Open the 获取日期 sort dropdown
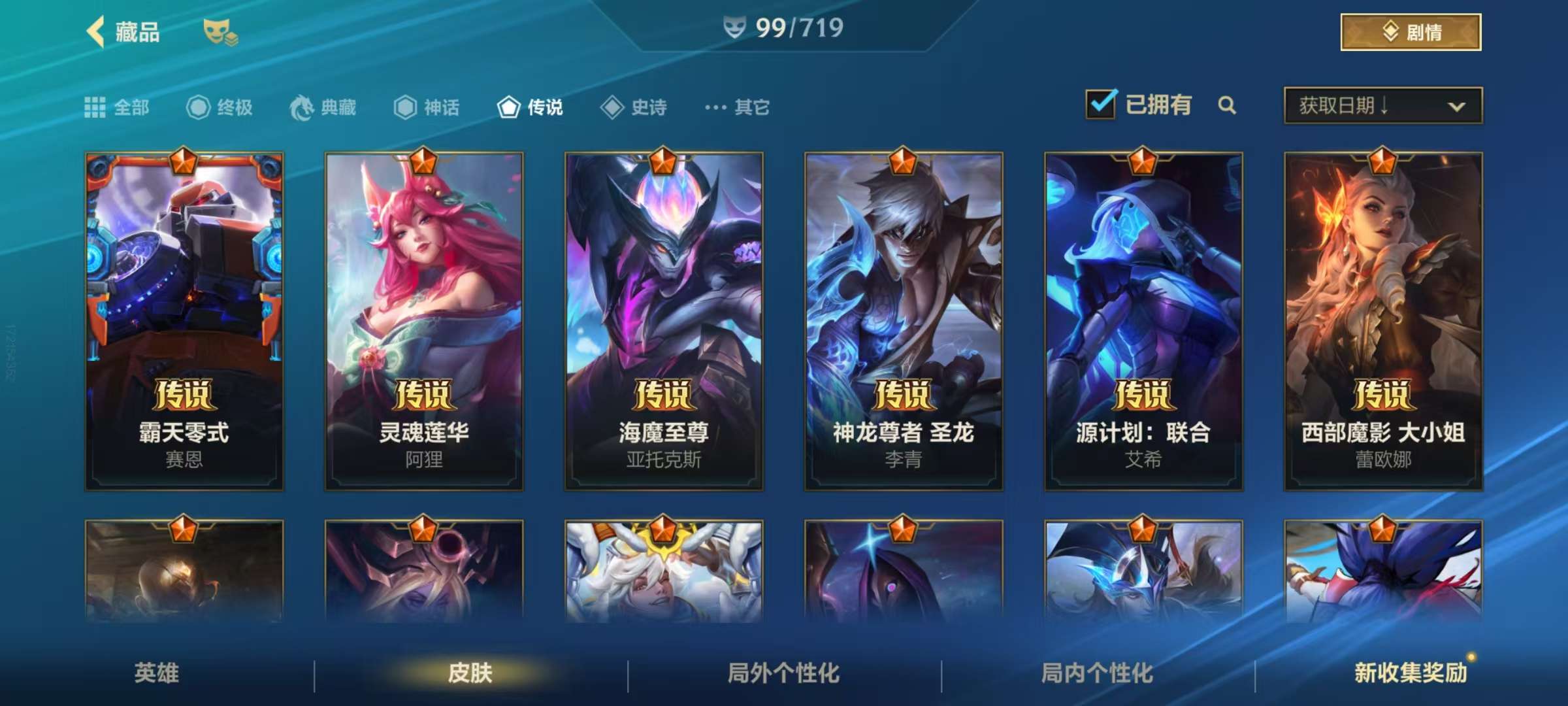Image resolution: width=1568 pixels, height=706 pixels. coord(1382,105)
